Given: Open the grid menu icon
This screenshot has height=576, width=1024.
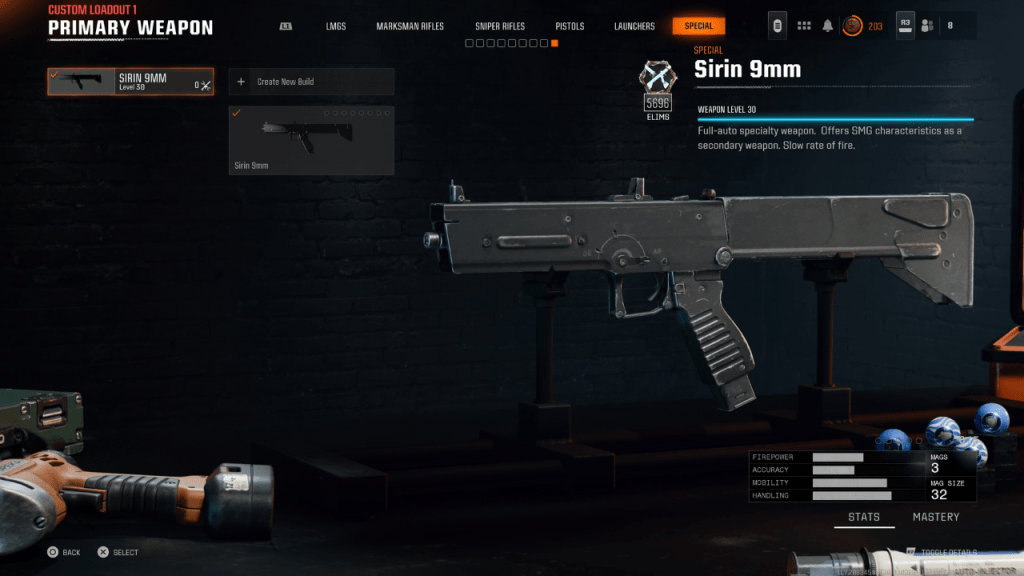Looking at the screenshot, I should (x=804, y=26).
